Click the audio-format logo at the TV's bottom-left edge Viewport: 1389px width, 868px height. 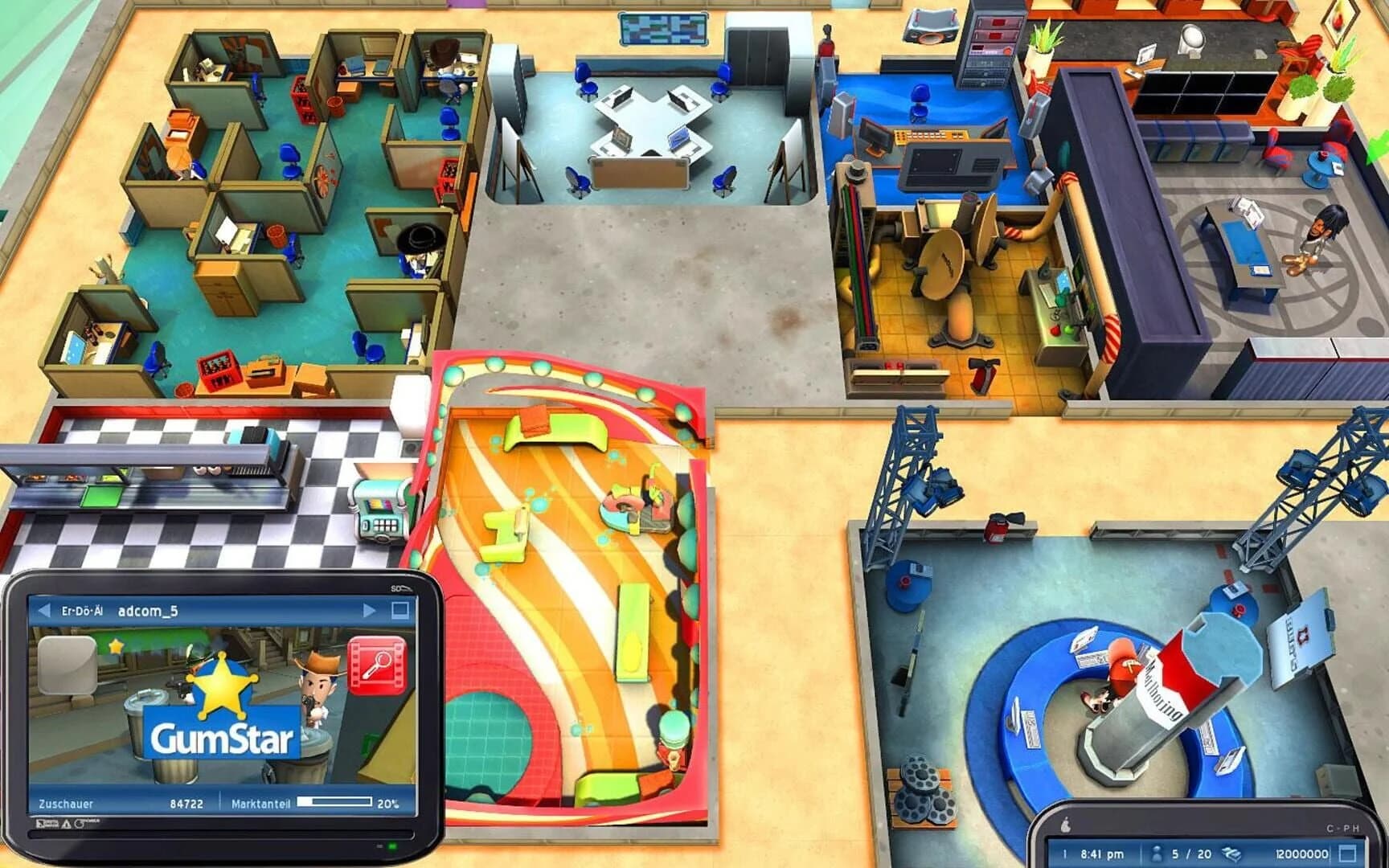click(x=44, y=824)
